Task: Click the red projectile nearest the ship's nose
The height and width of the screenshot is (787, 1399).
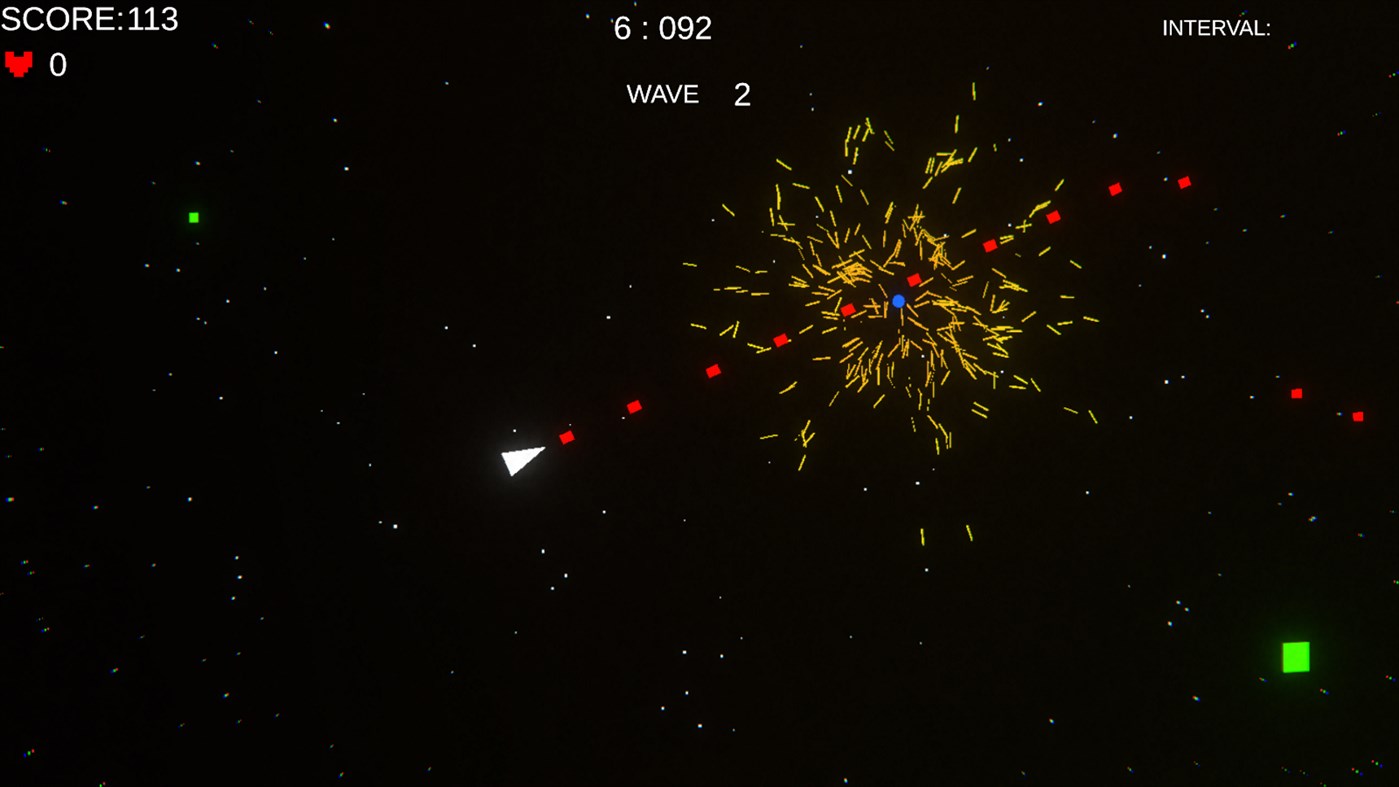Action: click(x=567, y=437)
